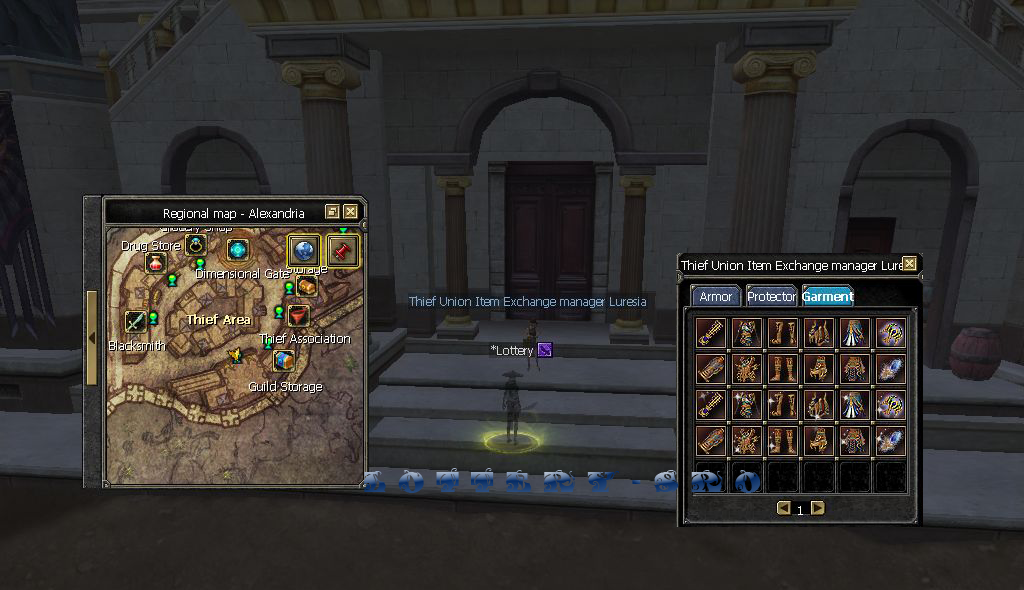Open the Protector tab
This screenshot has height=590, width=1024.
pos(771,297)
